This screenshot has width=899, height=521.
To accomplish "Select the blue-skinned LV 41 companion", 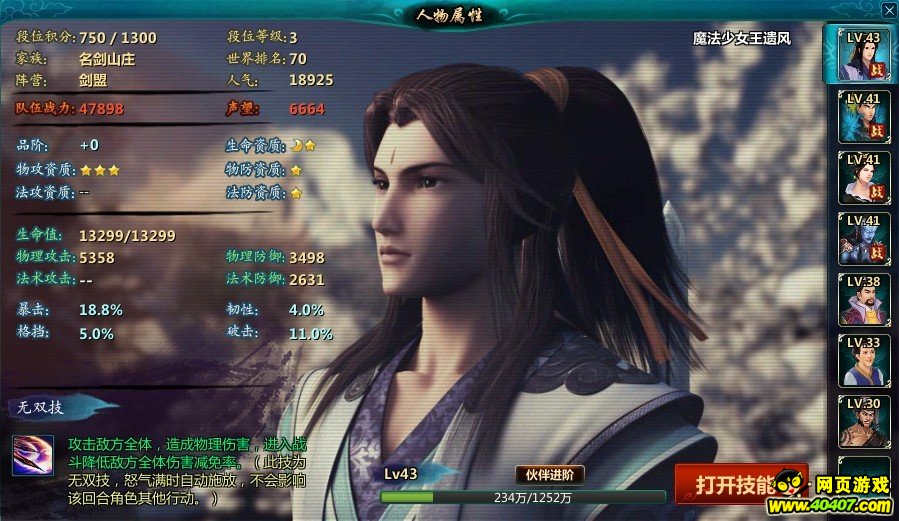I will coord(861,238).
